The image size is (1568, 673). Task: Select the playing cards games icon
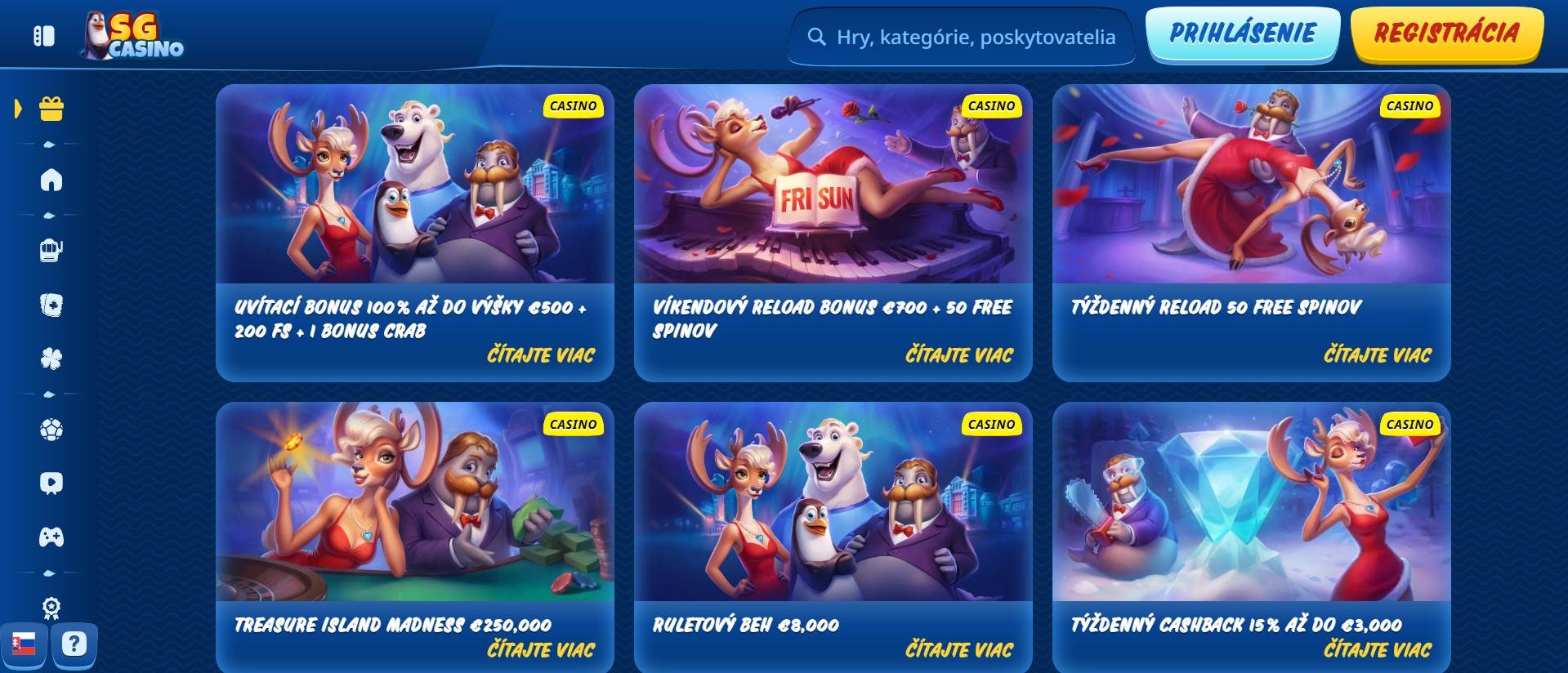[x=51, y=306]
